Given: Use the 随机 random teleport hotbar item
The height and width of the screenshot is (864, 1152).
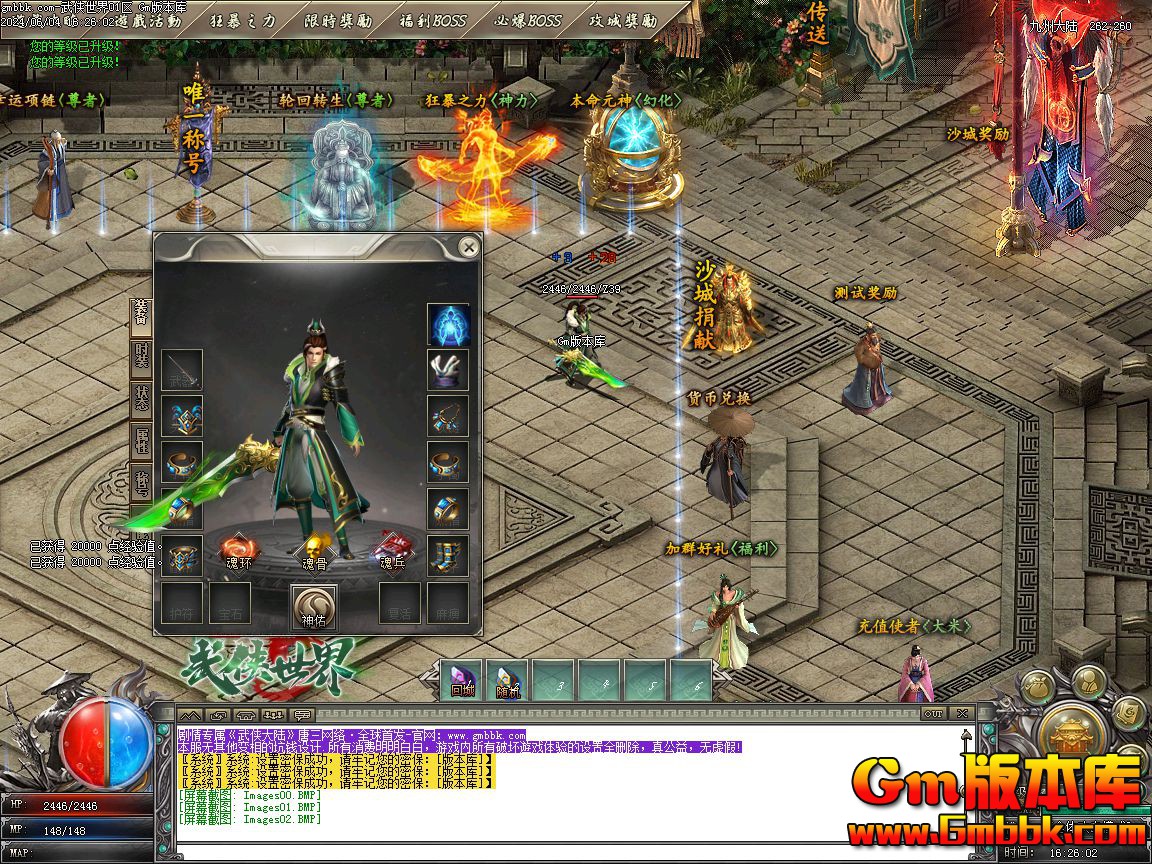Looking at the screenshot, I should click(x=507, y=680).
